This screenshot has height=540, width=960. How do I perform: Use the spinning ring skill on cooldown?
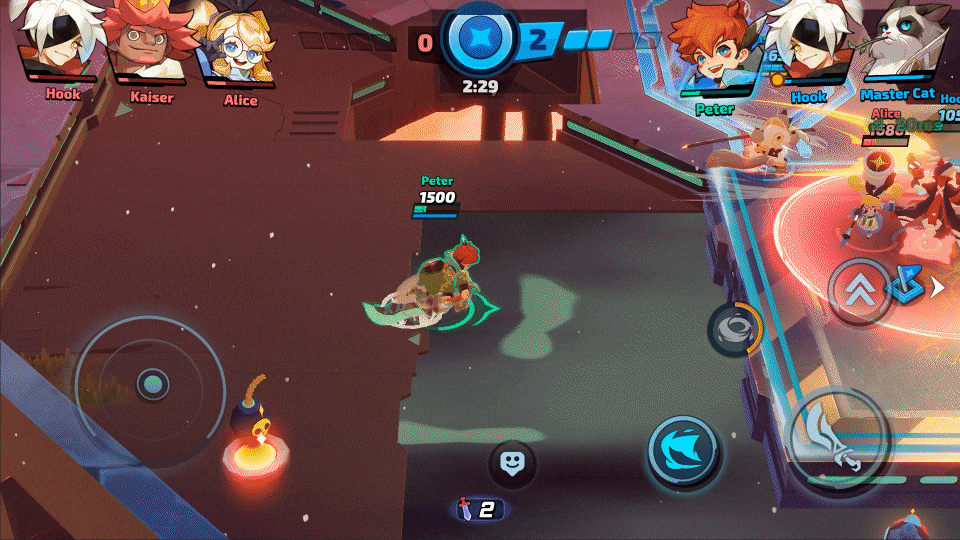734,328
